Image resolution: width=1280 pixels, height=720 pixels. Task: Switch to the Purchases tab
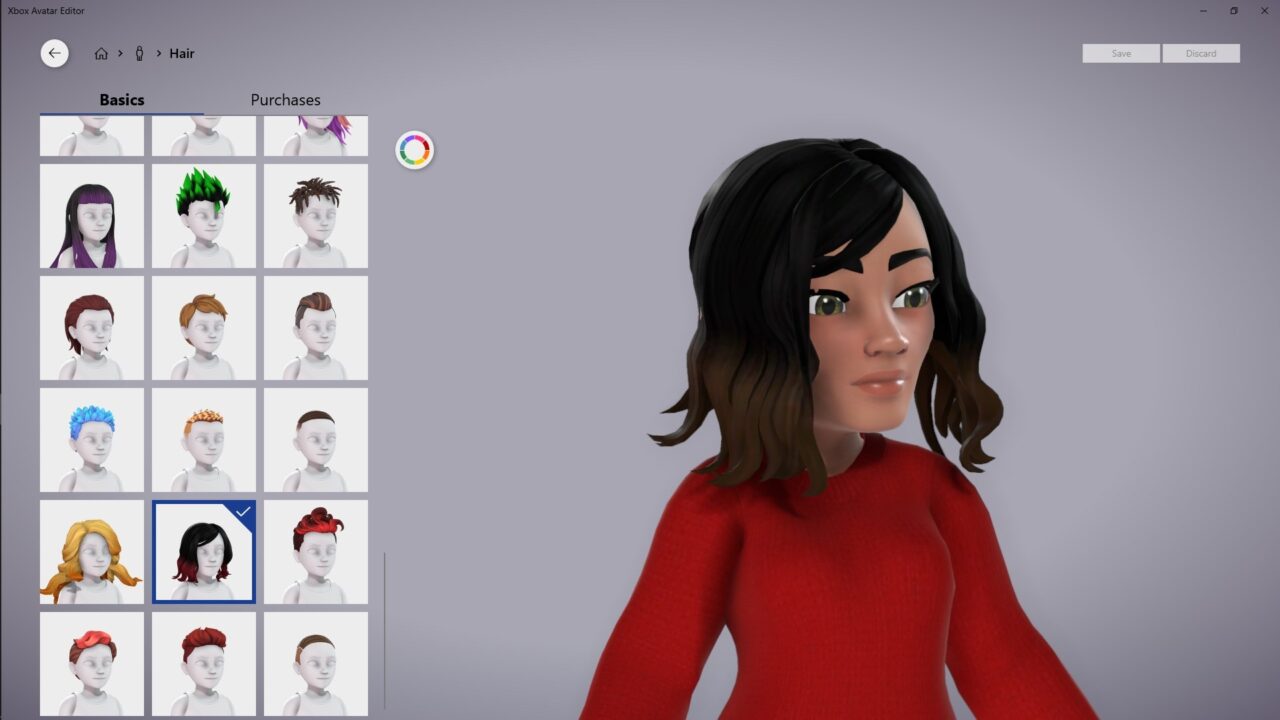[x=285, y=100]
